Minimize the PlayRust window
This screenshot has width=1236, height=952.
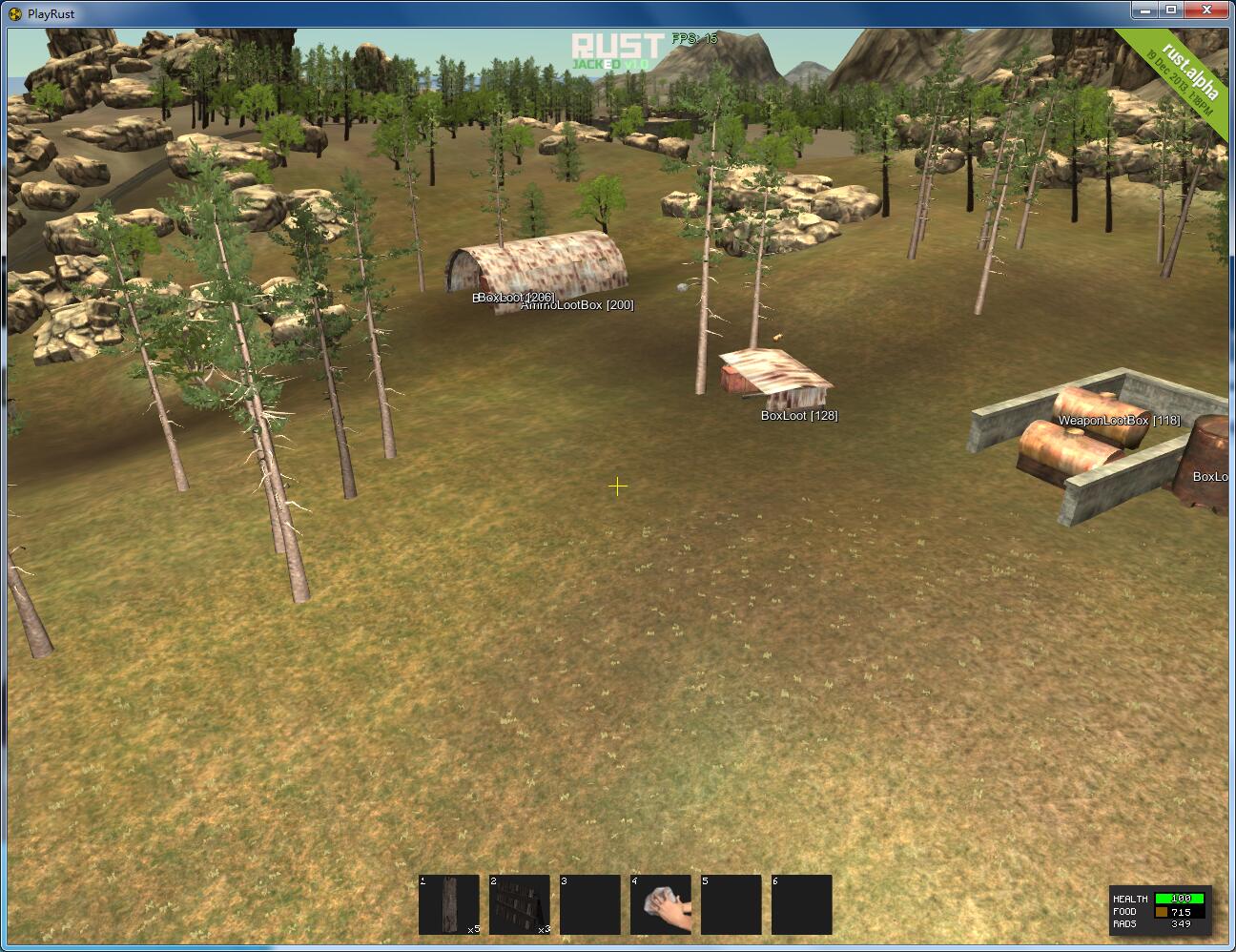1145,10
